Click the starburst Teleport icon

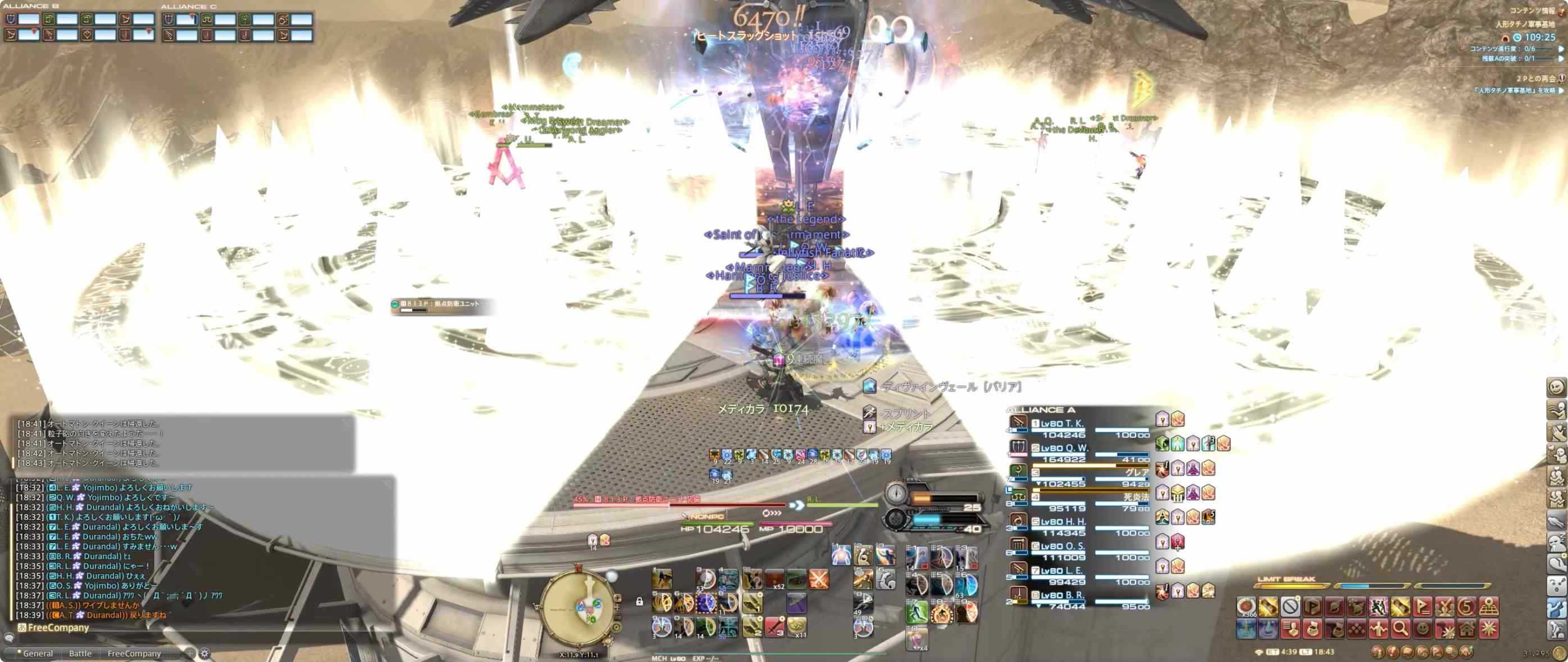(1490, 630)
